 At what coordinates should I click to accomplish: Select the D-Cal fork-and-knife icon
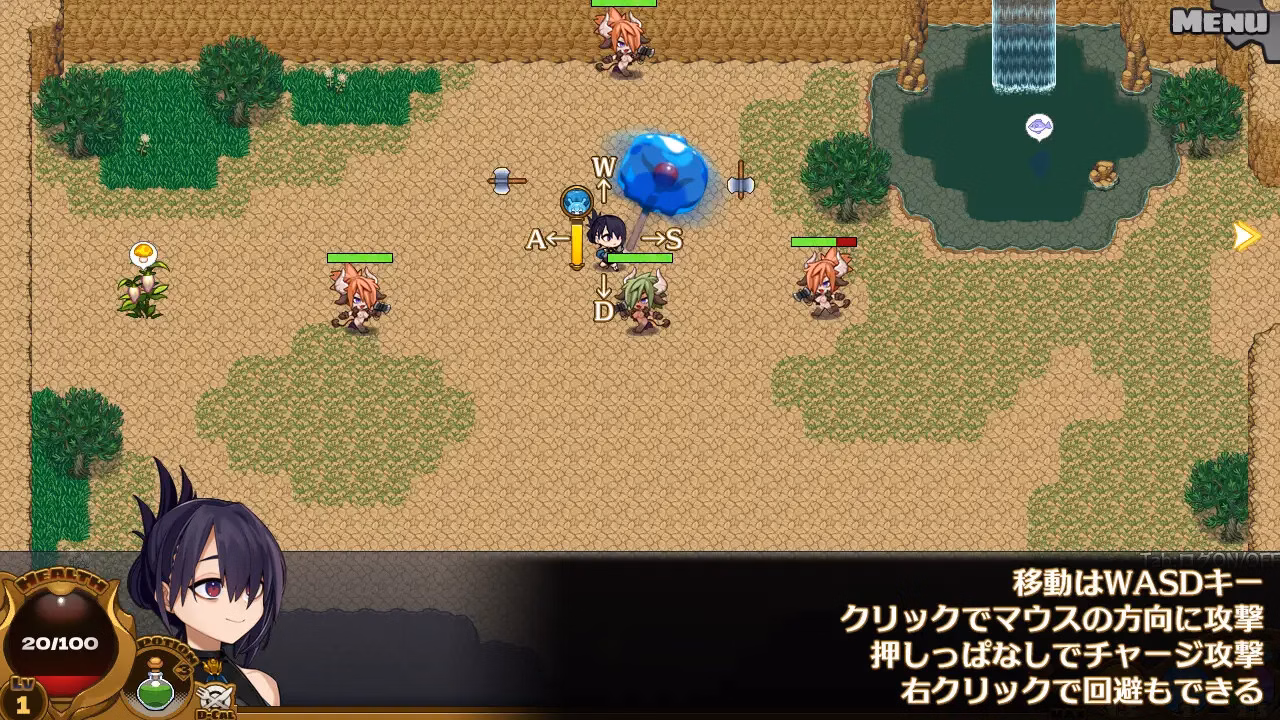[x=216, y=696]
